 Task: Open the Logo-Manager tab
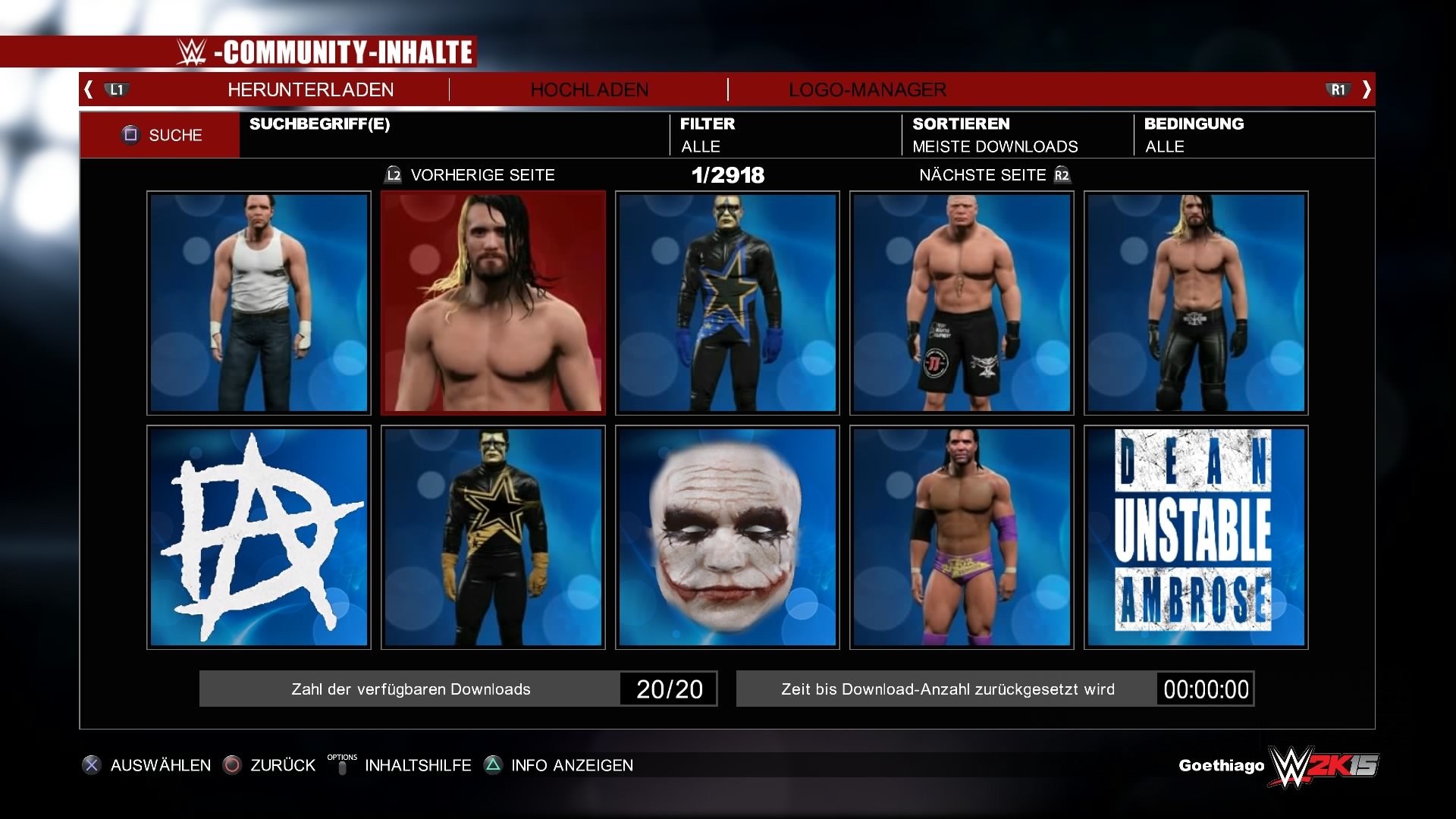(x=868, y=89)
